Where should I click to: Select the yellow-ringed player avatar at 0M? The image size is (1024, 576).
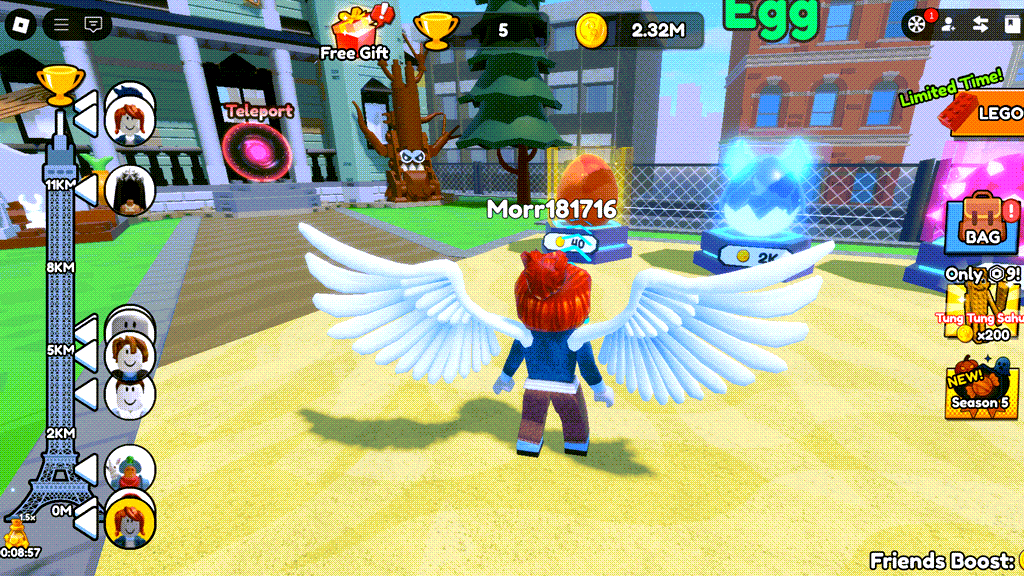click(x=130, y=521)
